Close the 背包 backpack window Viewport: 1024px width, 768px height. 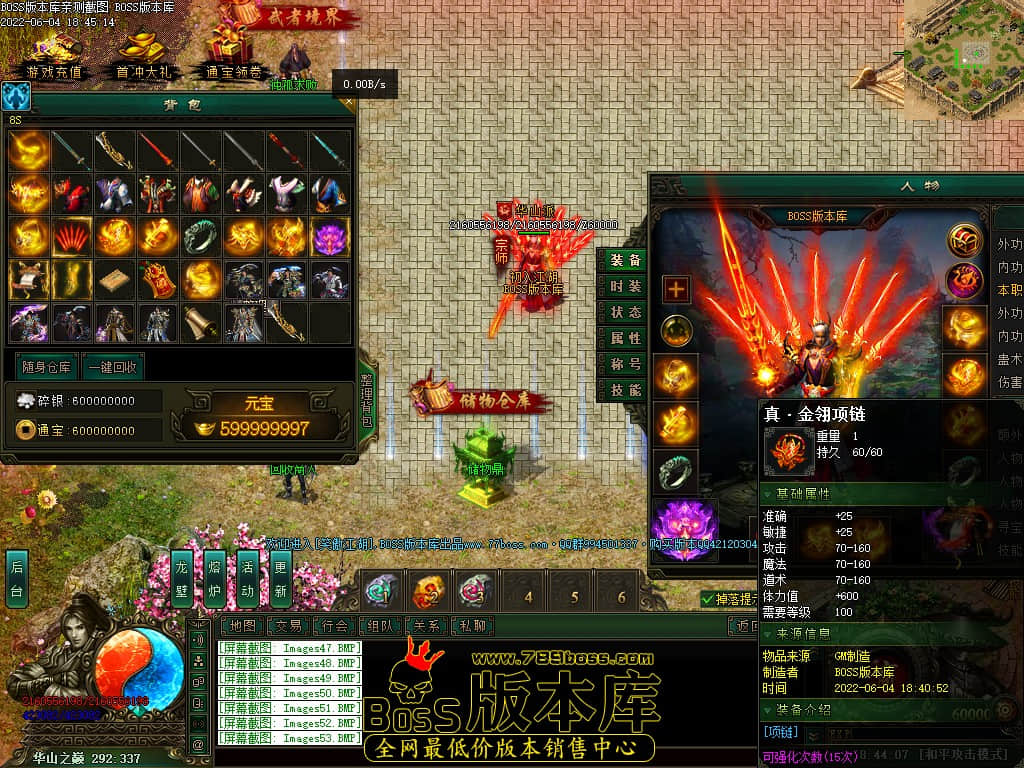pyautogui.click(x=348, y=102)
